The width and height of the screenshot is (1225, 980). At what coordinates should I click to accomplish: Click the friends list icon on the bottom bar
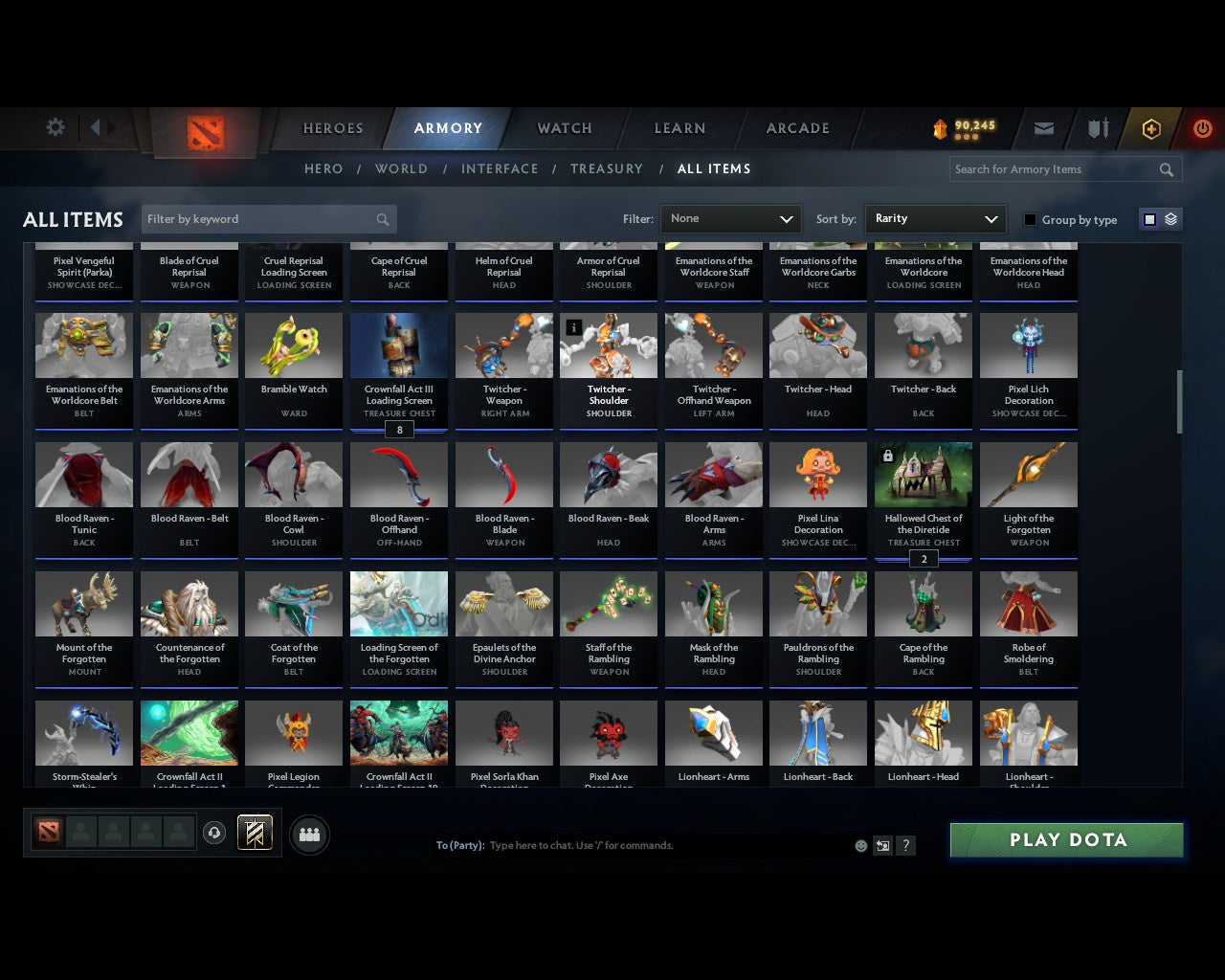coord(309,834)
